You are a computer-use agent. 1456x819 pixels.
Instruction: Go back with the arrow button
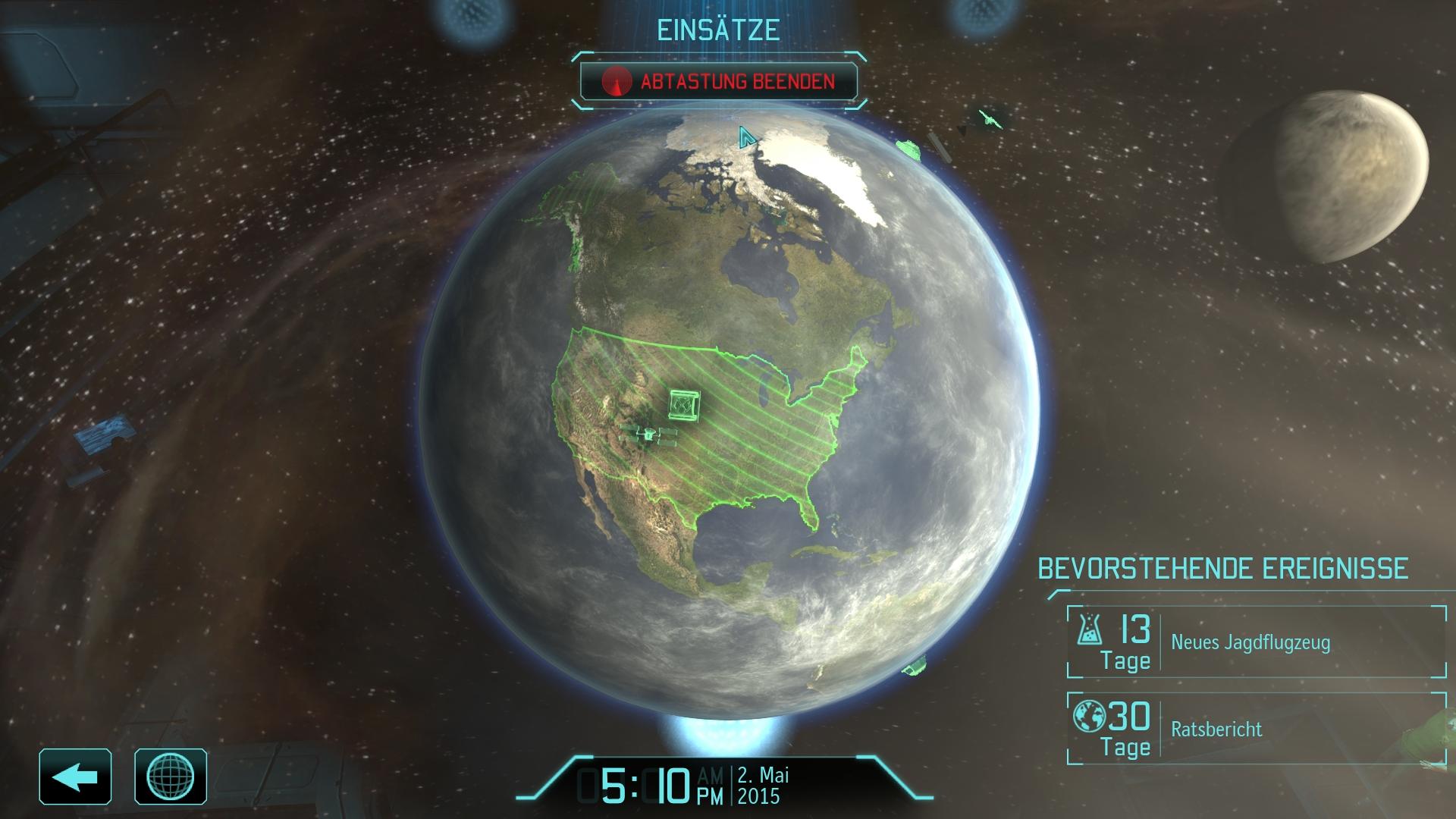click(75, 776)
